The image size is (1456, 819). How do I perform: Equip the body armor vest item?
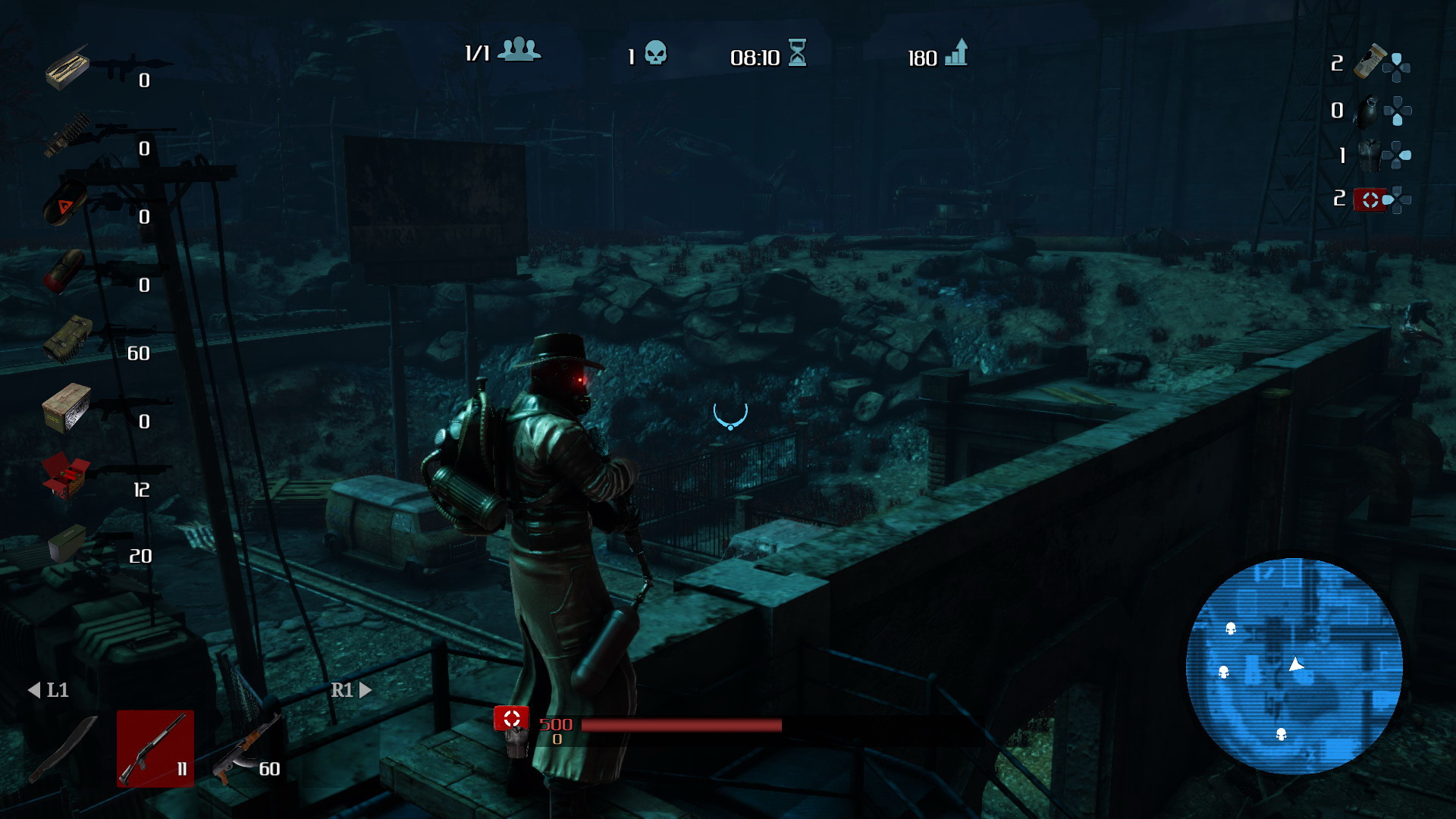[x=1369, y=156]
